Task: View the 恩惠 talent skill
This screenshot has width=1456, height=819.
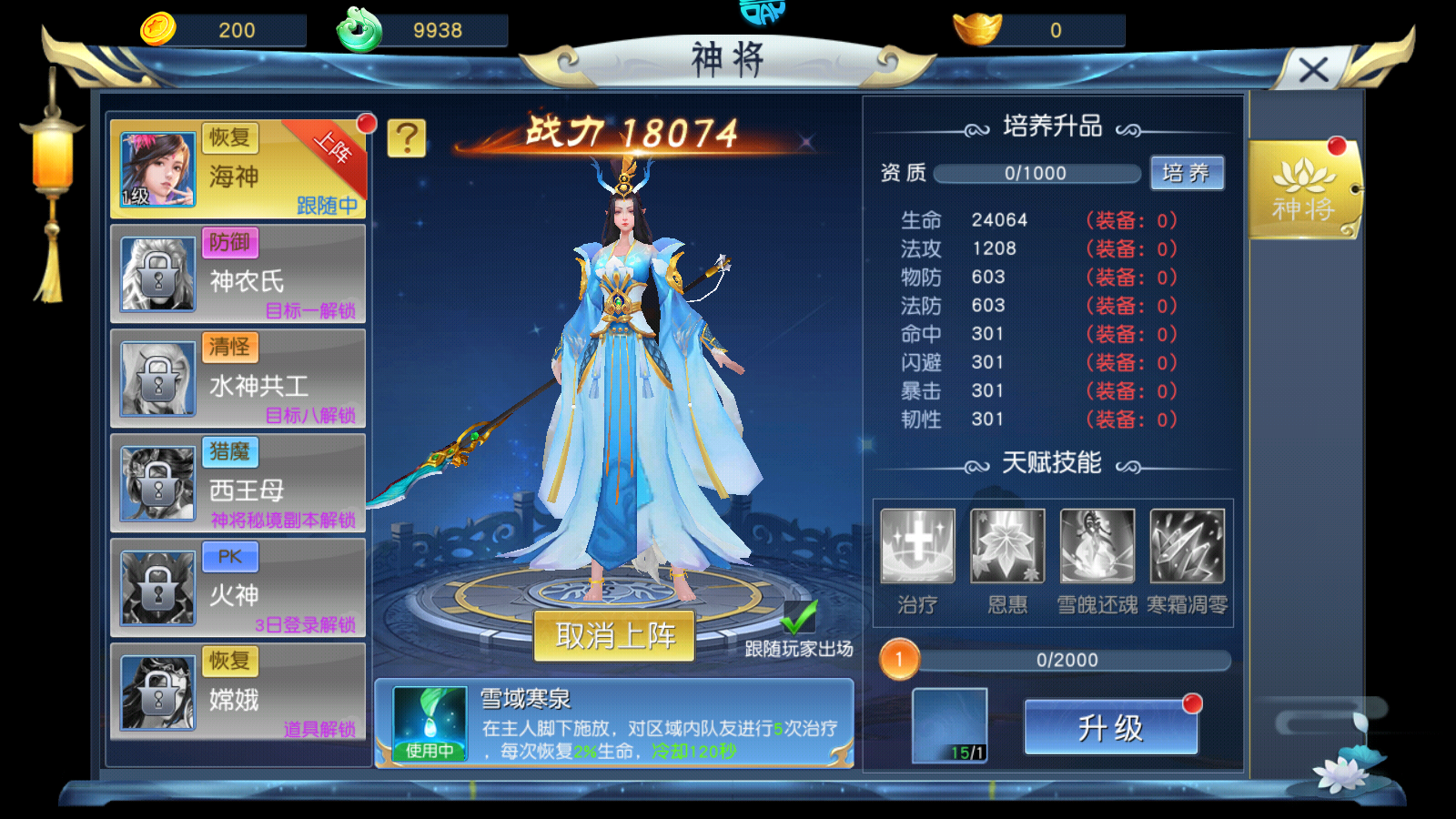Action: 1007,546
